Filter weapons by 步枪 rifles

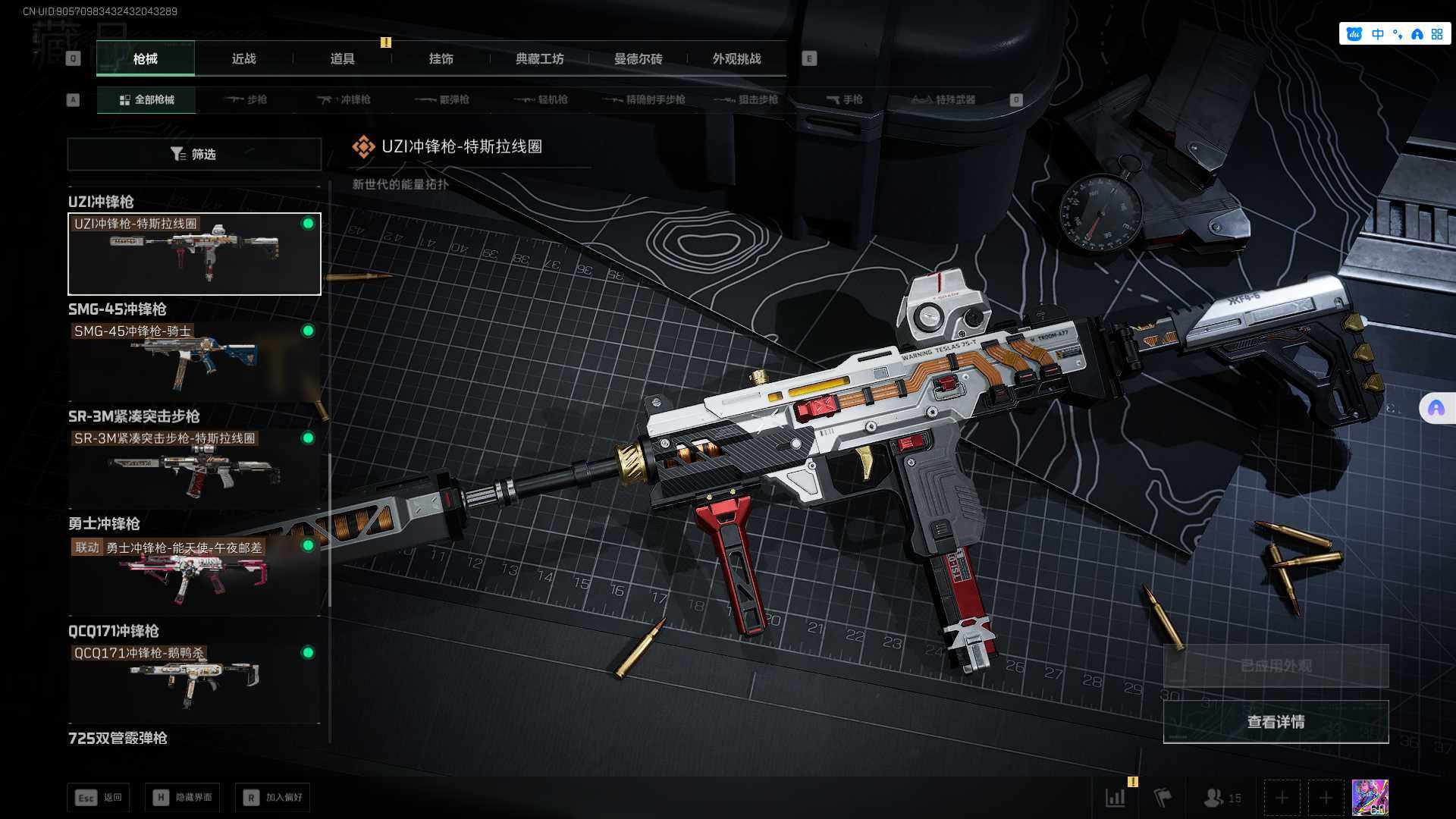pyautogui.click(x=246, y=100)
